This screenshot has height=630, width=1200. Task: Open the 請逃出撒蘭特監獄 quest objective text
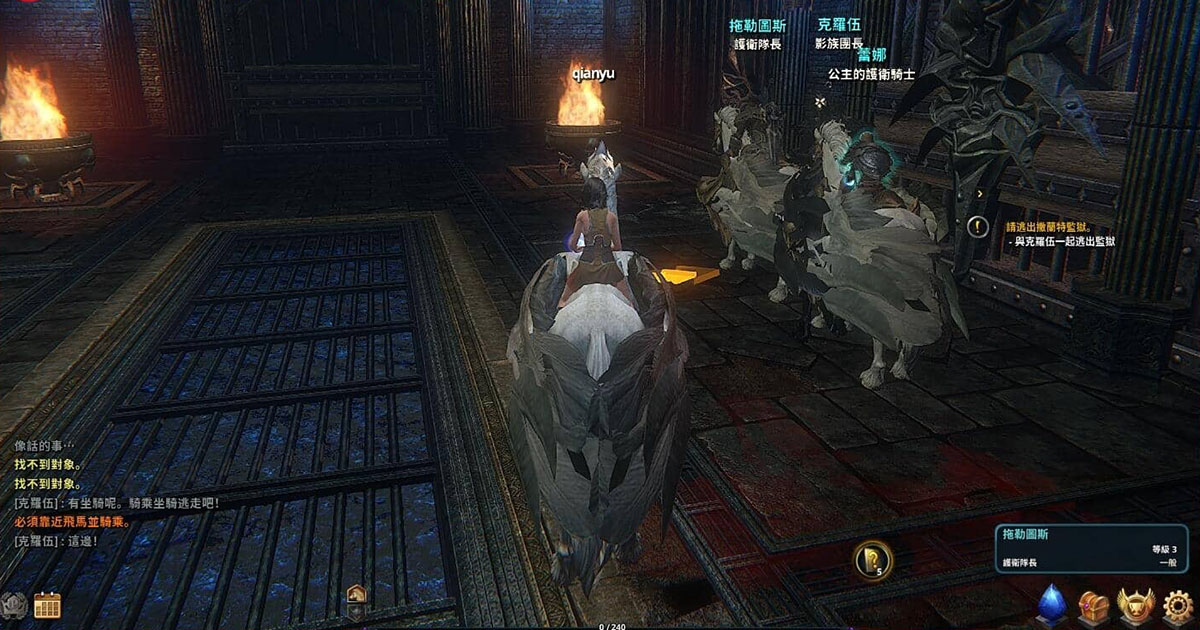tap(1055, 228)
